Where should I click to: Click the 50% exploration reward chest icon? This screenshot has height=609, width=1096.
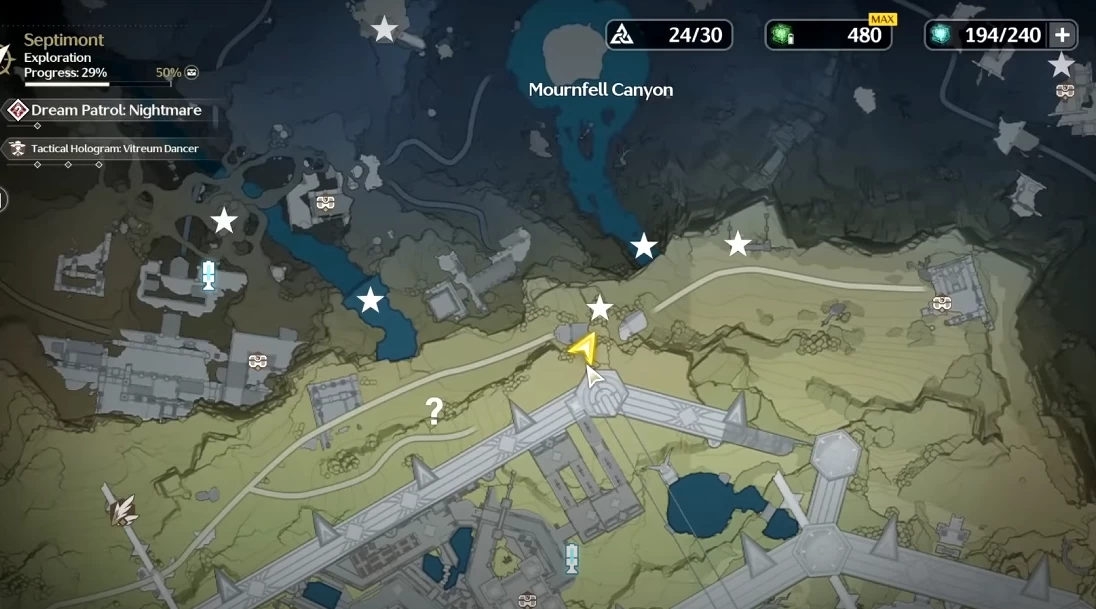click(191, 72)
